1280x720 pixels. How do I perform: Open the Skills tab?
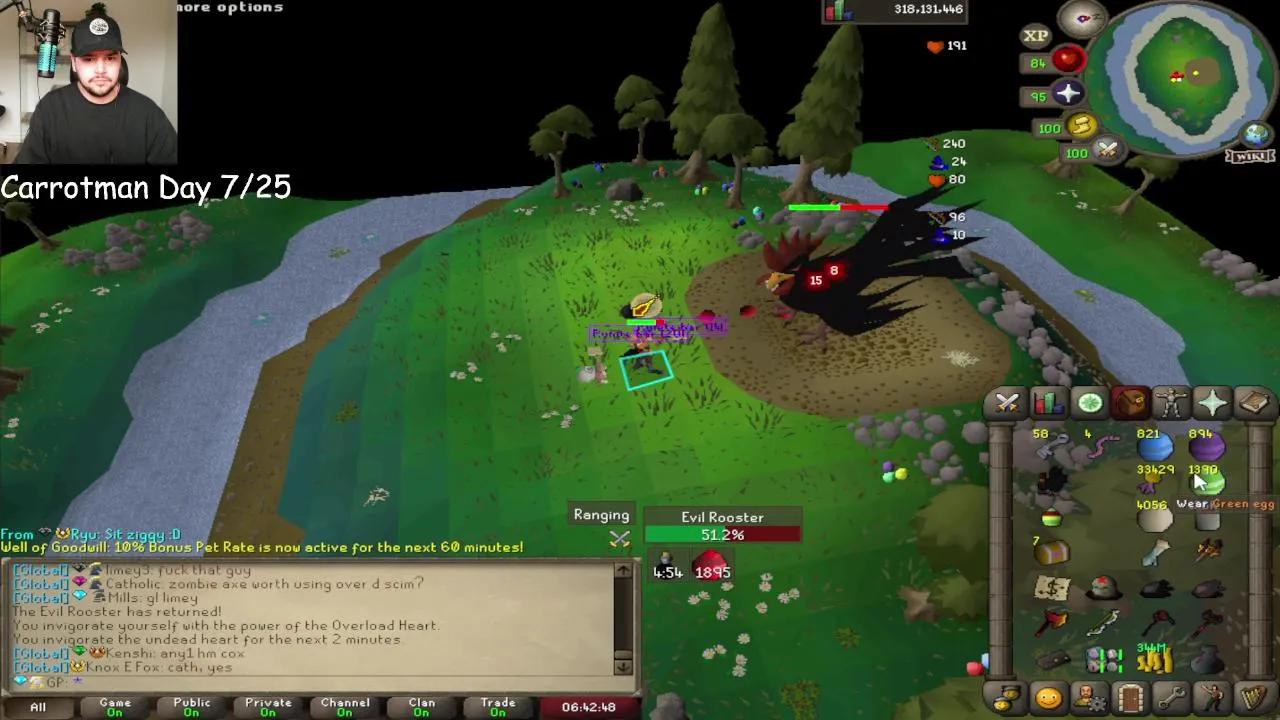tap(1048, 403)
